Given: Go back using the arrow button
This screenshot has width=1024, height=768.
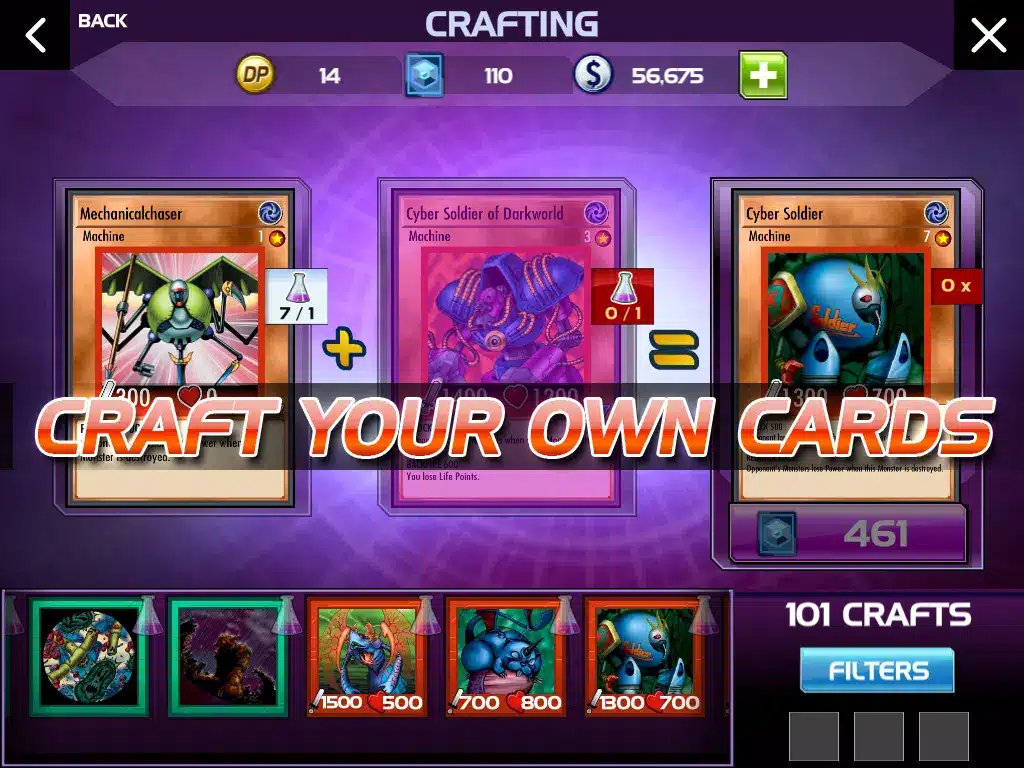Looking at the screenshot, I should point(35,35).
